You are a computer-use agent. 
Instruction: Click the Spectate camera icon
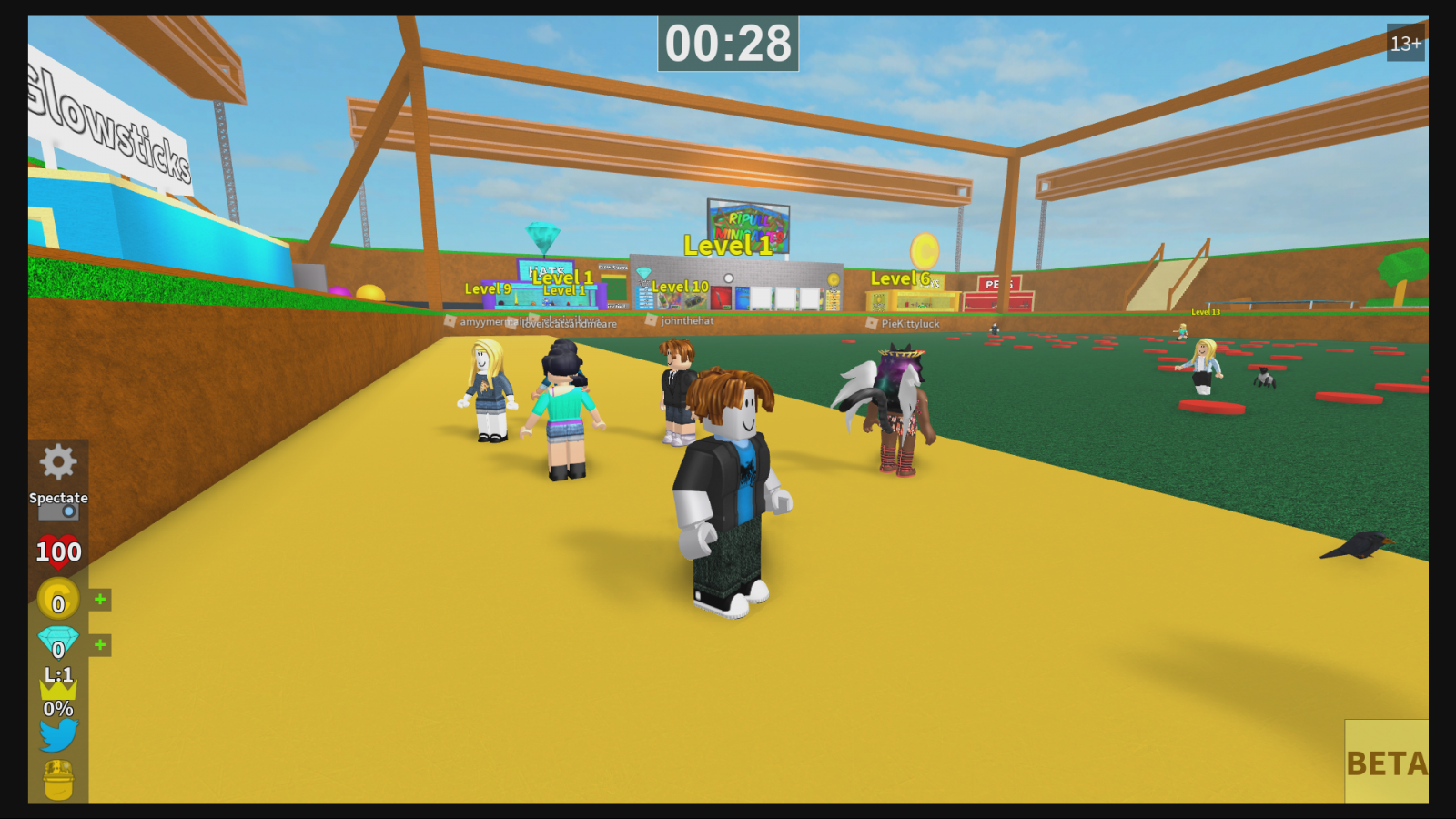(58, 511)
